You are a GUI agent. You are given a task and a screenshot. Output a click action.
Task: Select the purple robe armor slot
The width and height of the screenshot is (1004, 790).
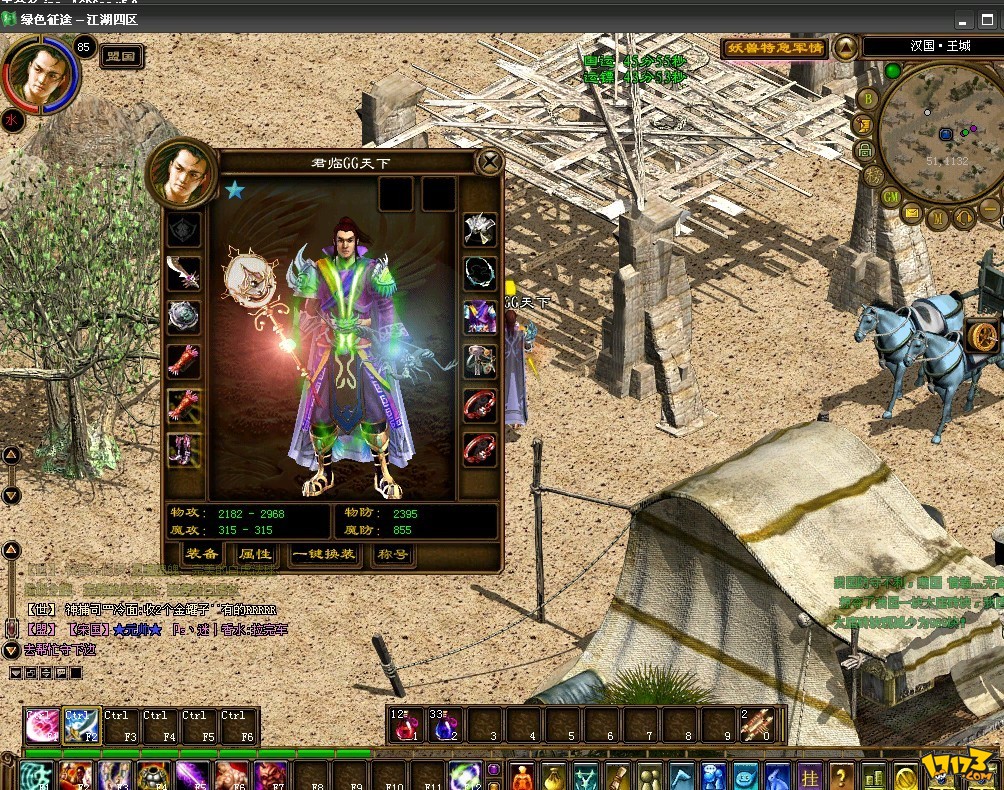click(480, 317)
